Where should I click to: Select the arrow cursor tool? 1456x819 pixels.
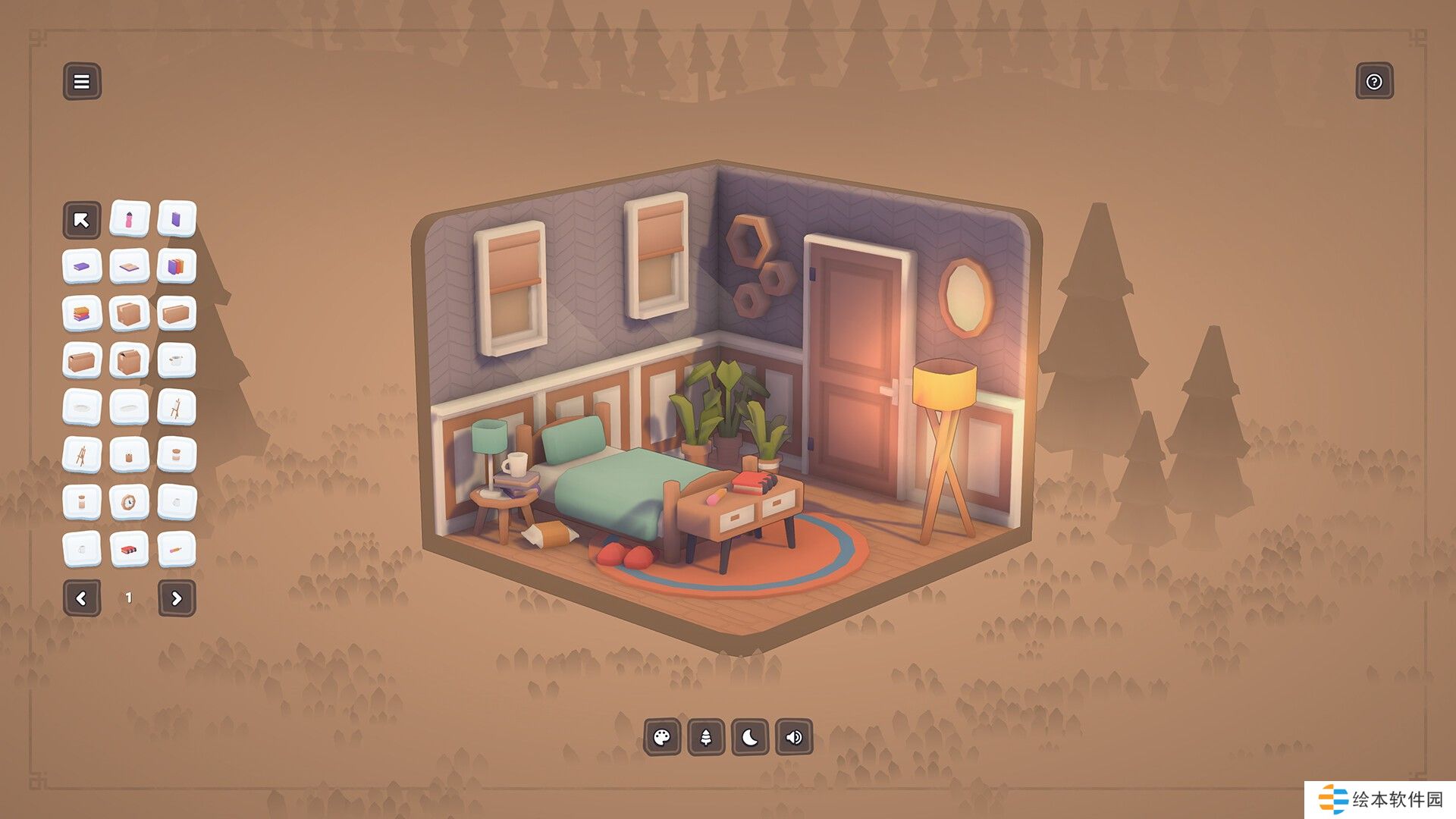82,220
